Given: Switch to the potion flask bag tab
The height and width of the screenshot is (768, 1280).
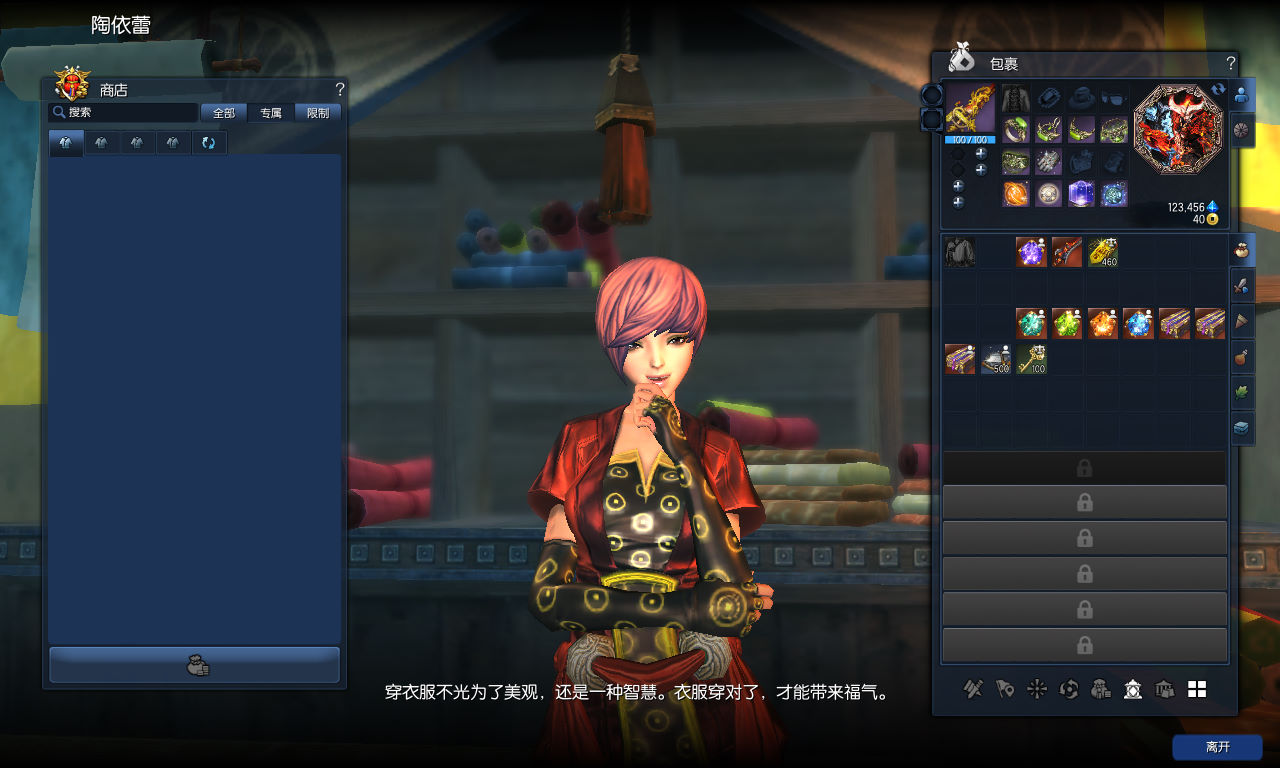Looking at the screenshot, I should pos(1241,356).
